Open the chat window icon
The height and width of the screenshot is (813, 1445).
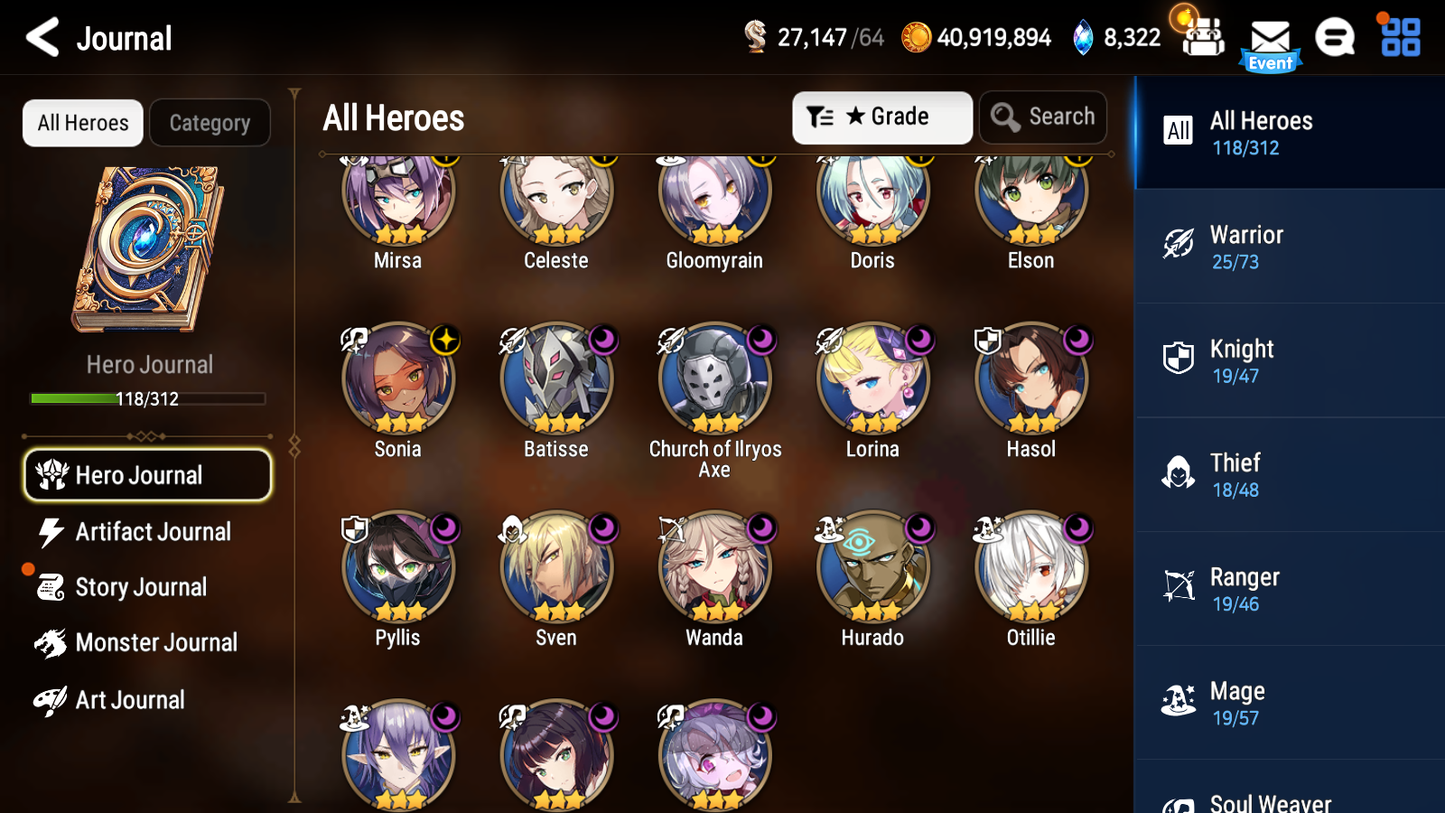click(1335, 36)
